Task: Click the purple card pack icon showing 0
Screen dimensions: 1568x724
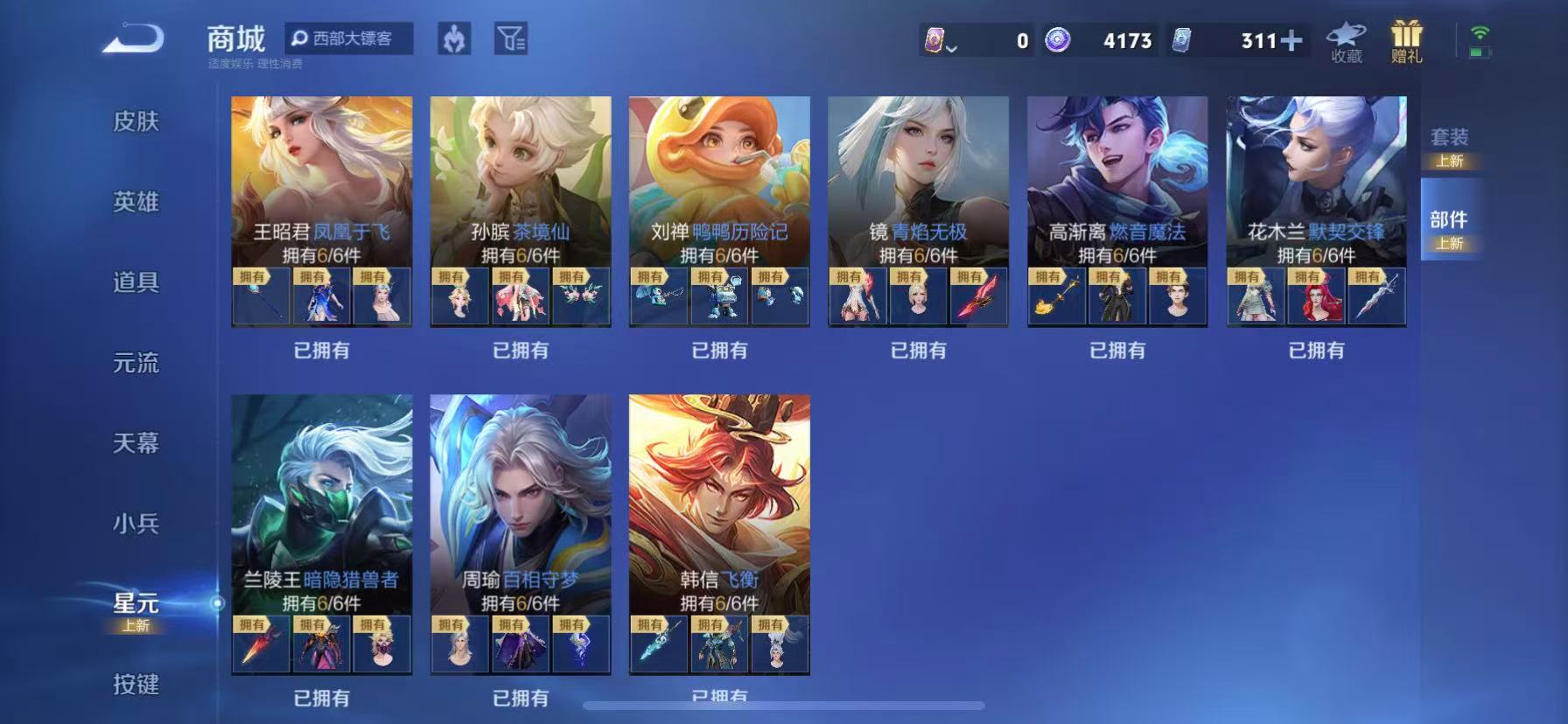Action: 935,39
